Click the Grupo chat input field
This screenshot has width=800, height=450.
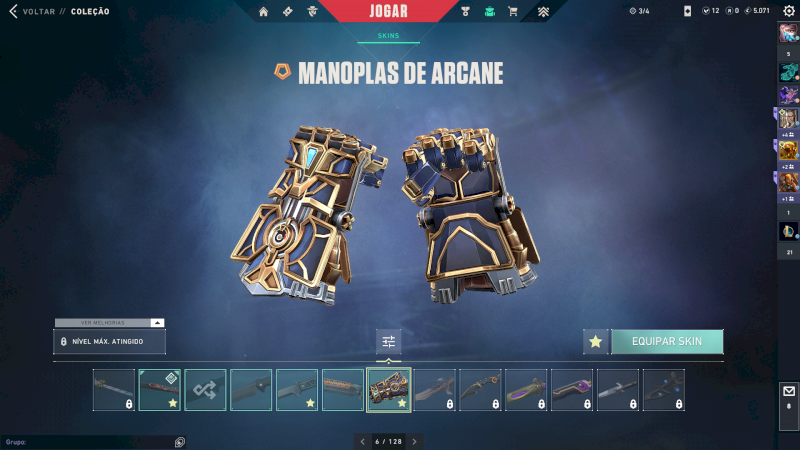(x=85, y=441)
